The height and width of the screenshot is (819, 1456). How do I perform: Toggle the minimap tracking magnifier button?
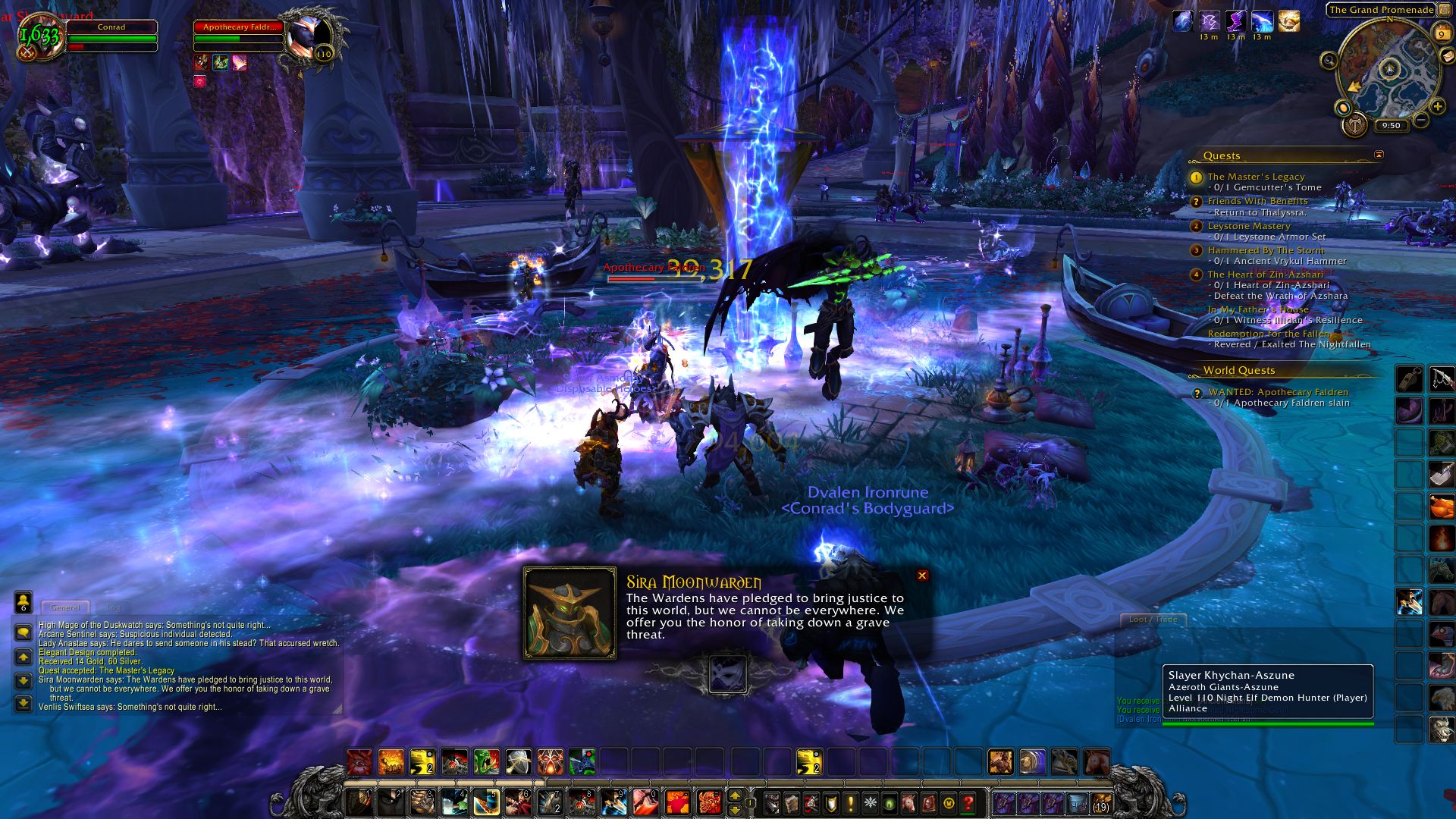pos(1329,61)
